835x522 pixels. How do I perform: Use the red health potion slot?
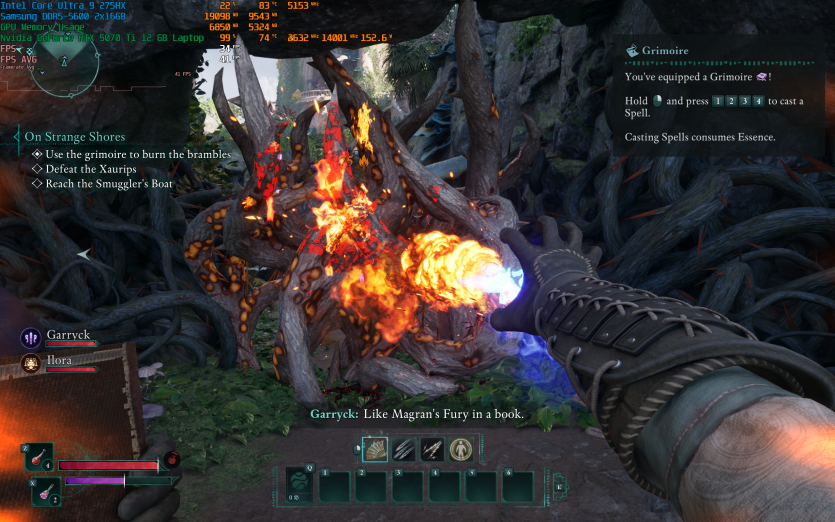pyautogui.click(x=40, y=458)
